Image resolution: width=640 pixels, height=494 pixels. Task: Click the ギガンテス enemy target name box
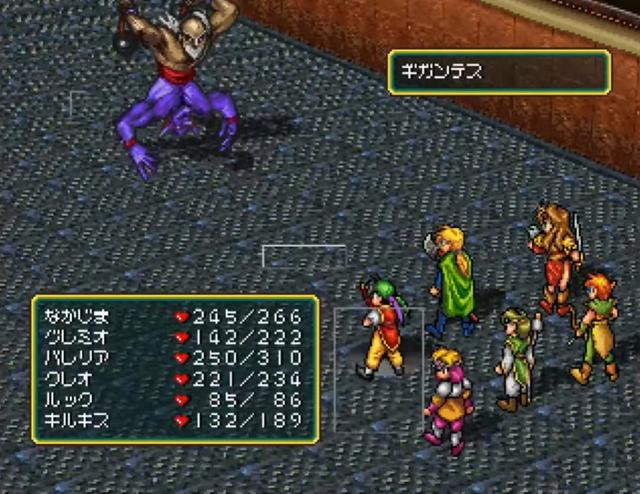(499, 73)
